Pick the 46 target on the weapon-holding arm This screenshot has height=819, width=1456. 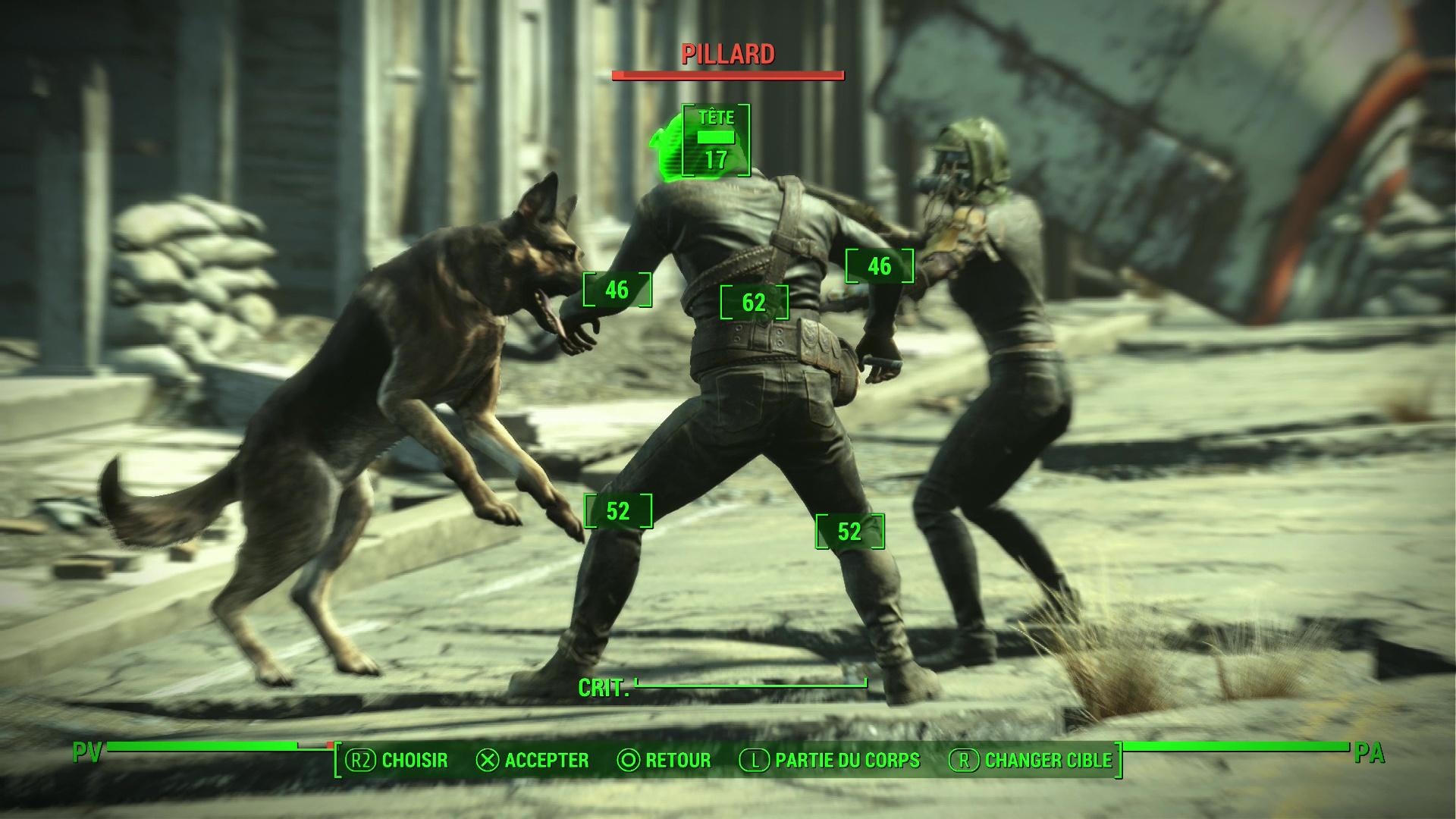coord(880,266)
